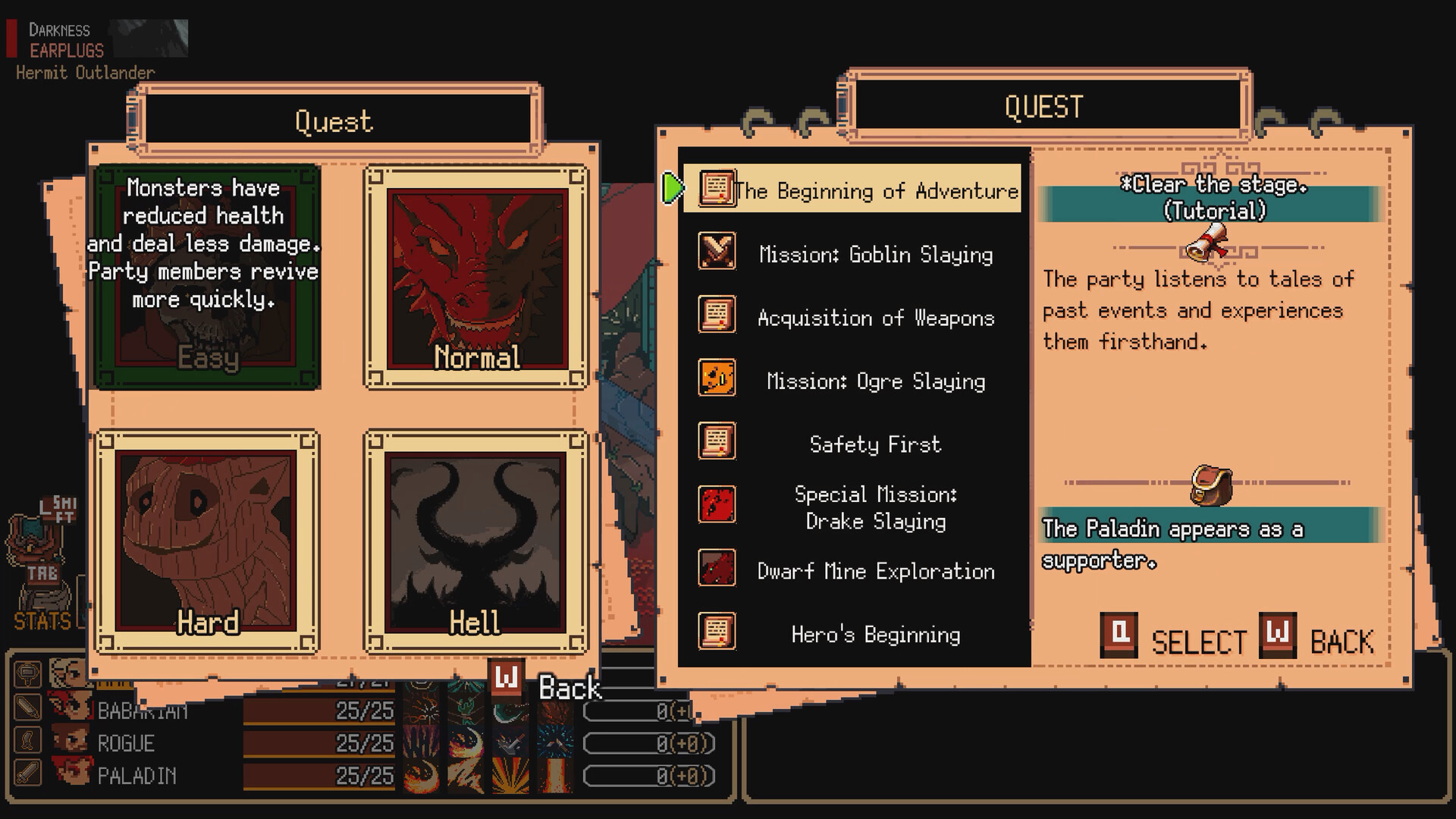Click the Barbarian's character portrait
Viewport: 1456px width, 819px height.
69,707
